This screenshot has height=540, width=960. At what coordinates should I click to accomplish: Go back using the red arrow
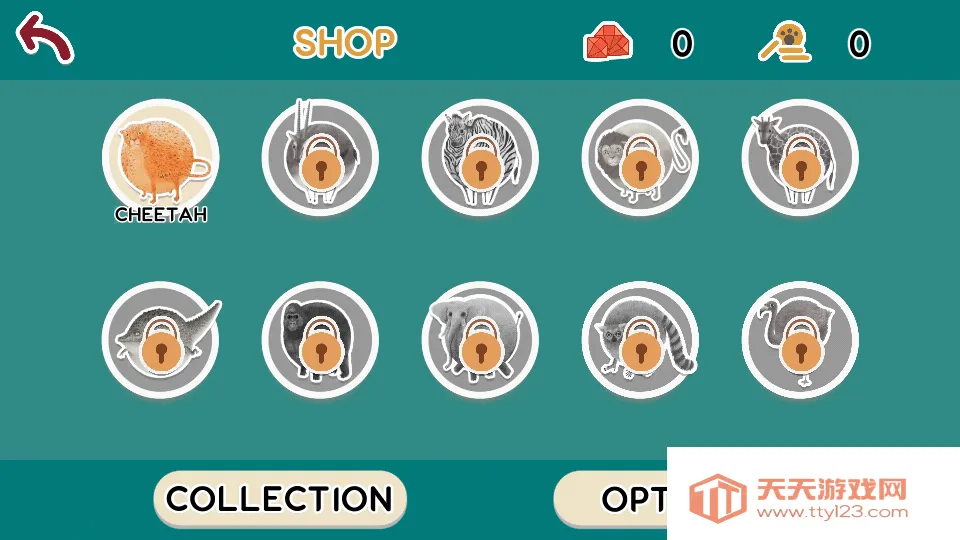point(44,38)
